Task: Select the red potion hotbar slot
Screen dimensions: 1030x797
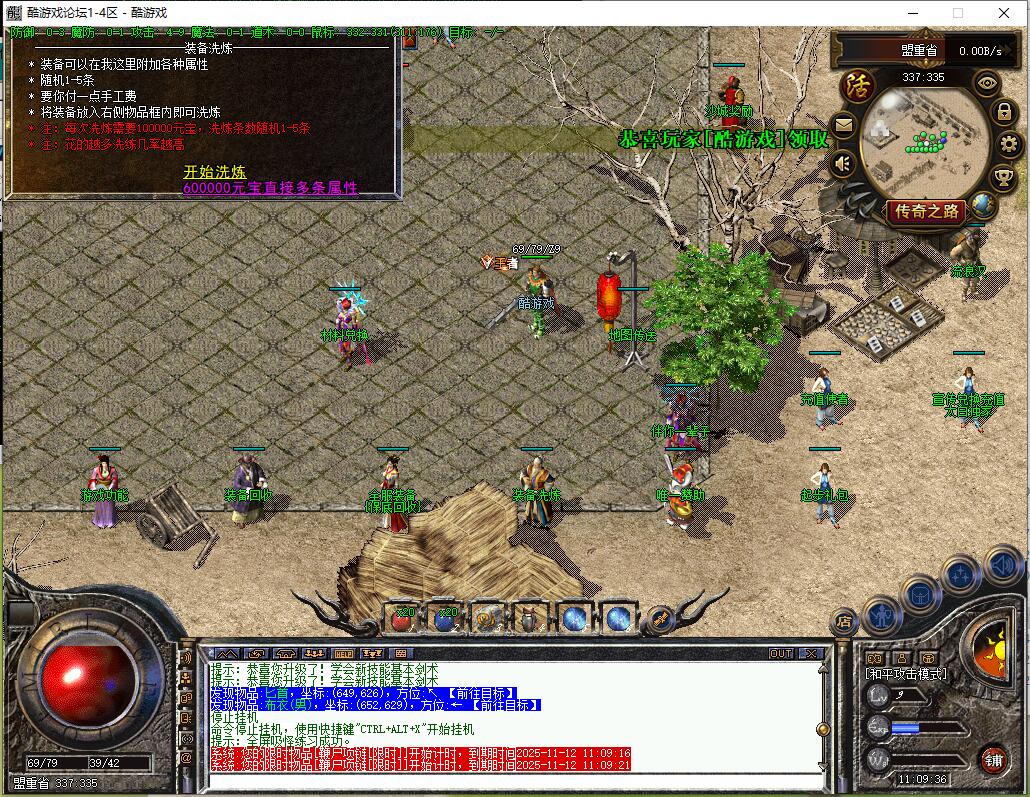Action: pyautogui.click(x=403, y=619)
